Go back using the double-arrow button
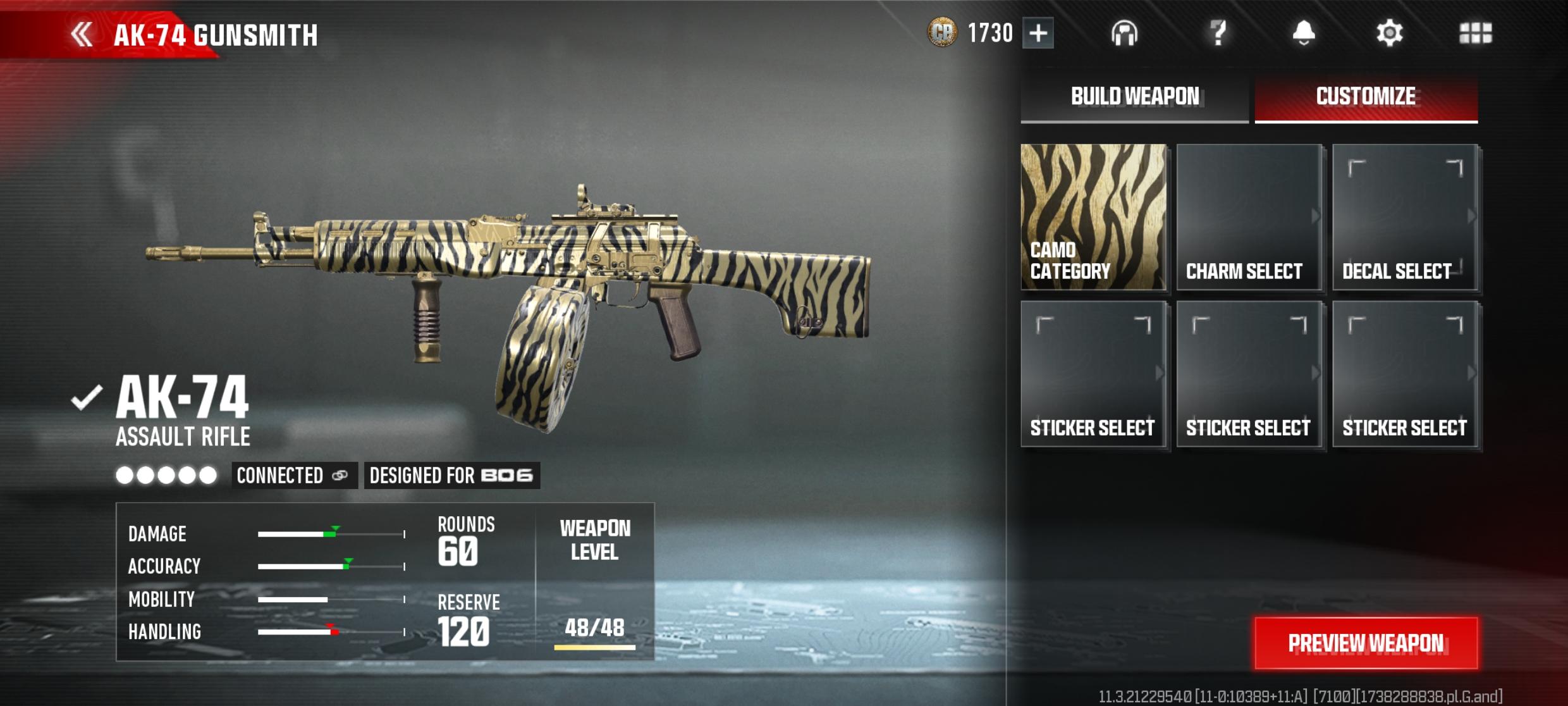This screenshot has width=1568, height=706. (82, 34)
